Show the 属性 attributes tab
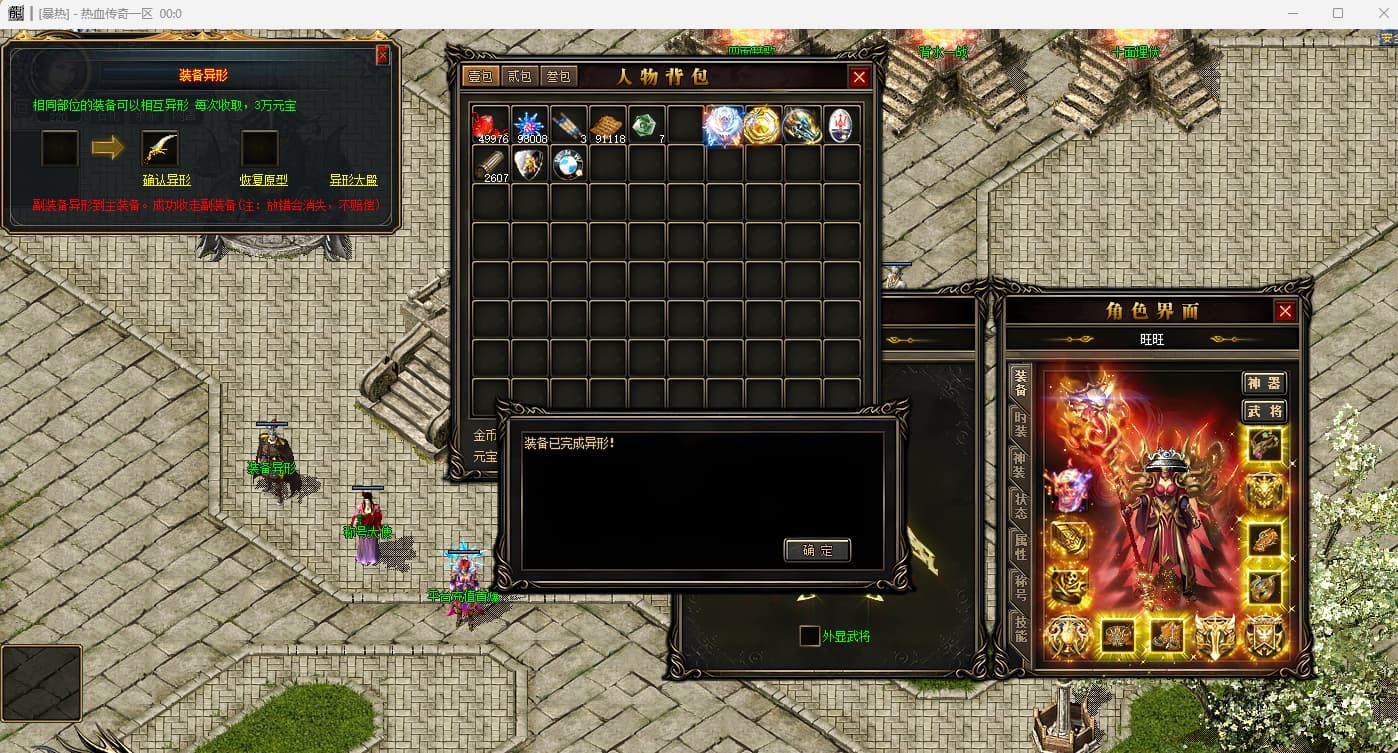The image size is (1398, 753). coord(1020,545)
